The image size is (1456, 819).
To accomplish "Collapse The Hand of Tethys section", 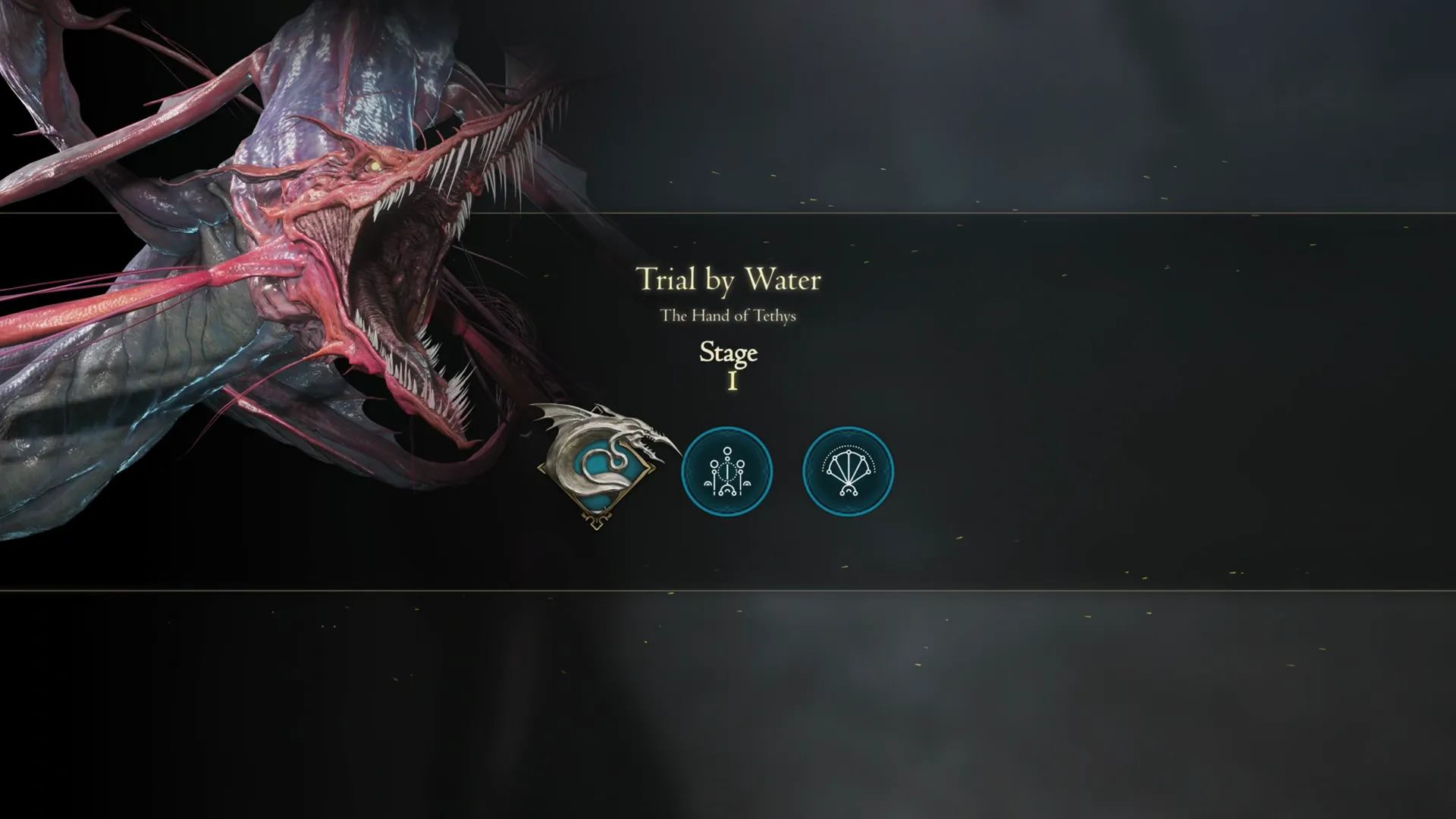I will (728, 316).
